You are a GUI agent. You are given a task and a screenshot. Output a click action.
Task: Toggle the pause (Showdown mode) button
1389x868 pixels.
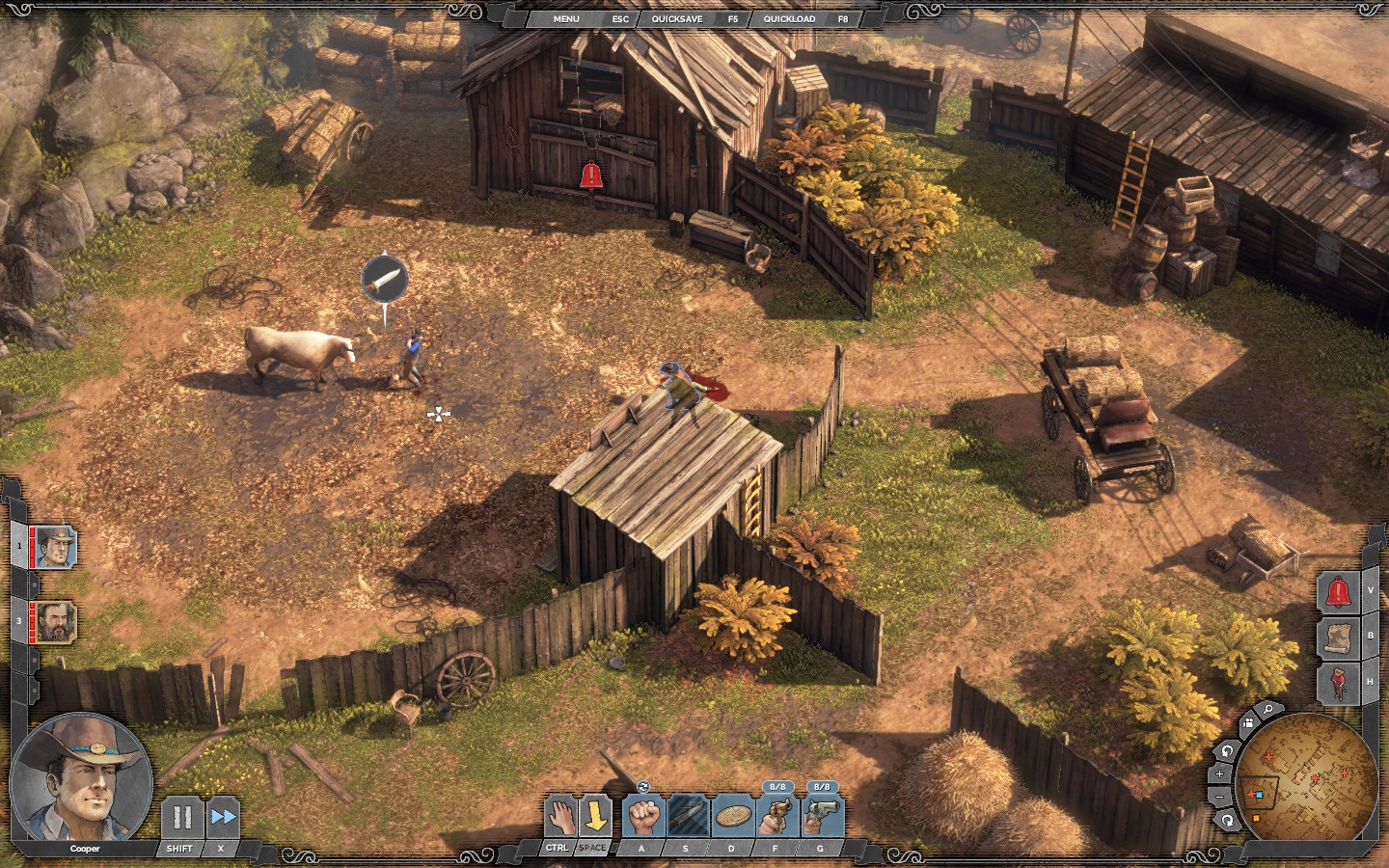tap(180, 818)
